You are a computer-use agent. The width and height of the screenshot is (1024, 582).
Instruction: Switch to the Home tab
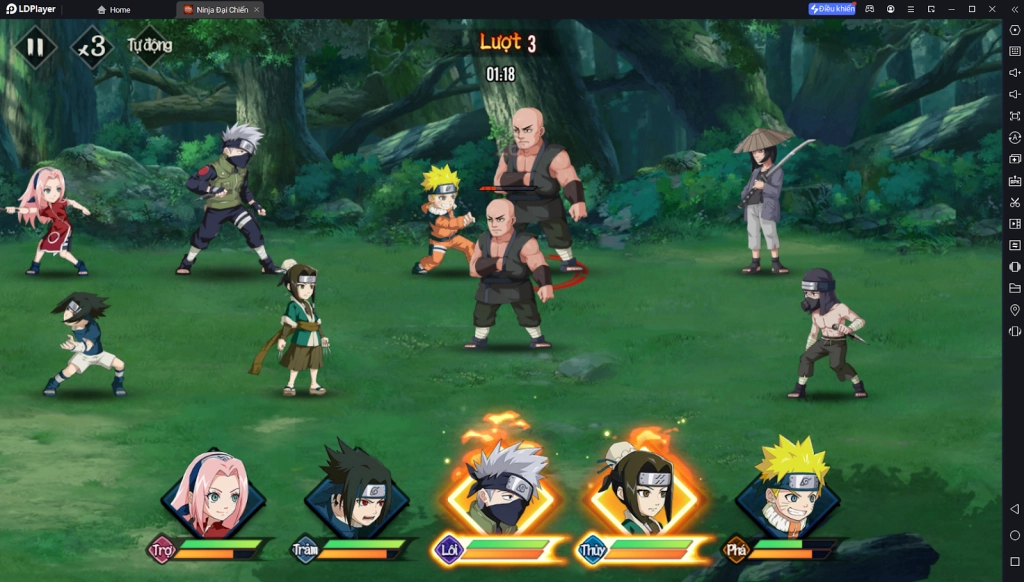pos(113,9)
